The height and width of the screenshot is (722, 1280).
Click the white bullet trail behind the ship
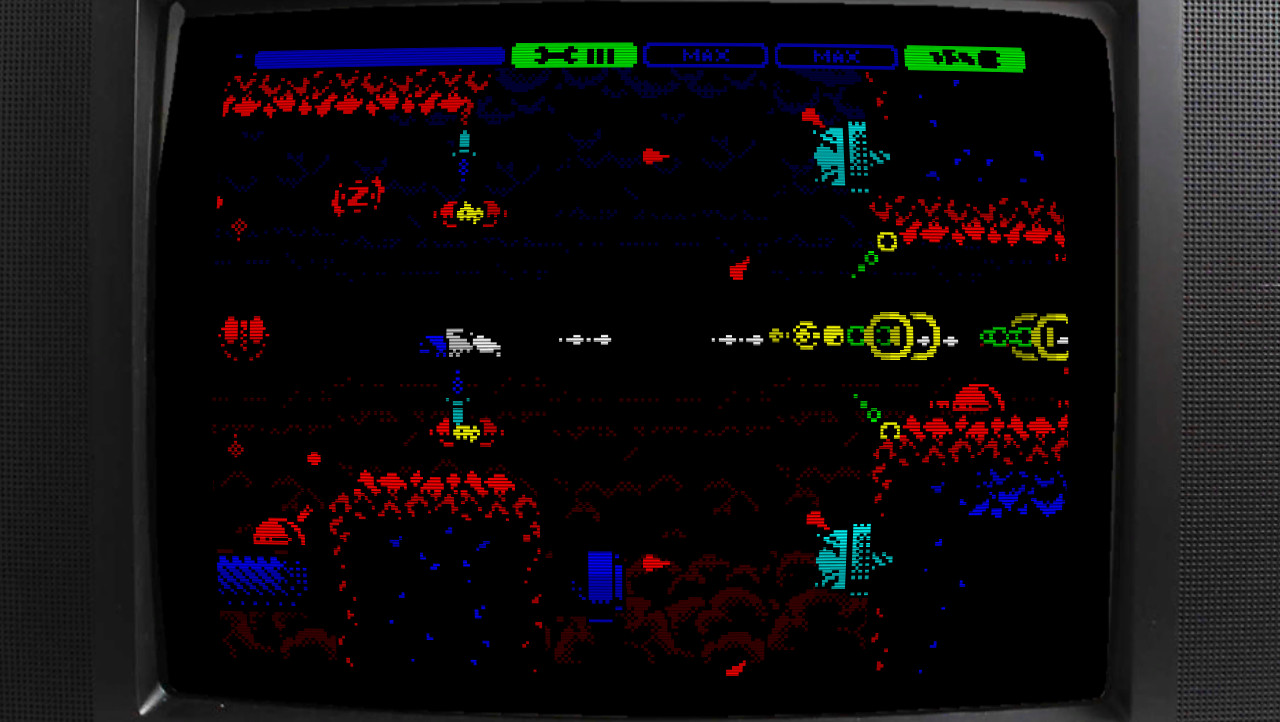[585, 340]
